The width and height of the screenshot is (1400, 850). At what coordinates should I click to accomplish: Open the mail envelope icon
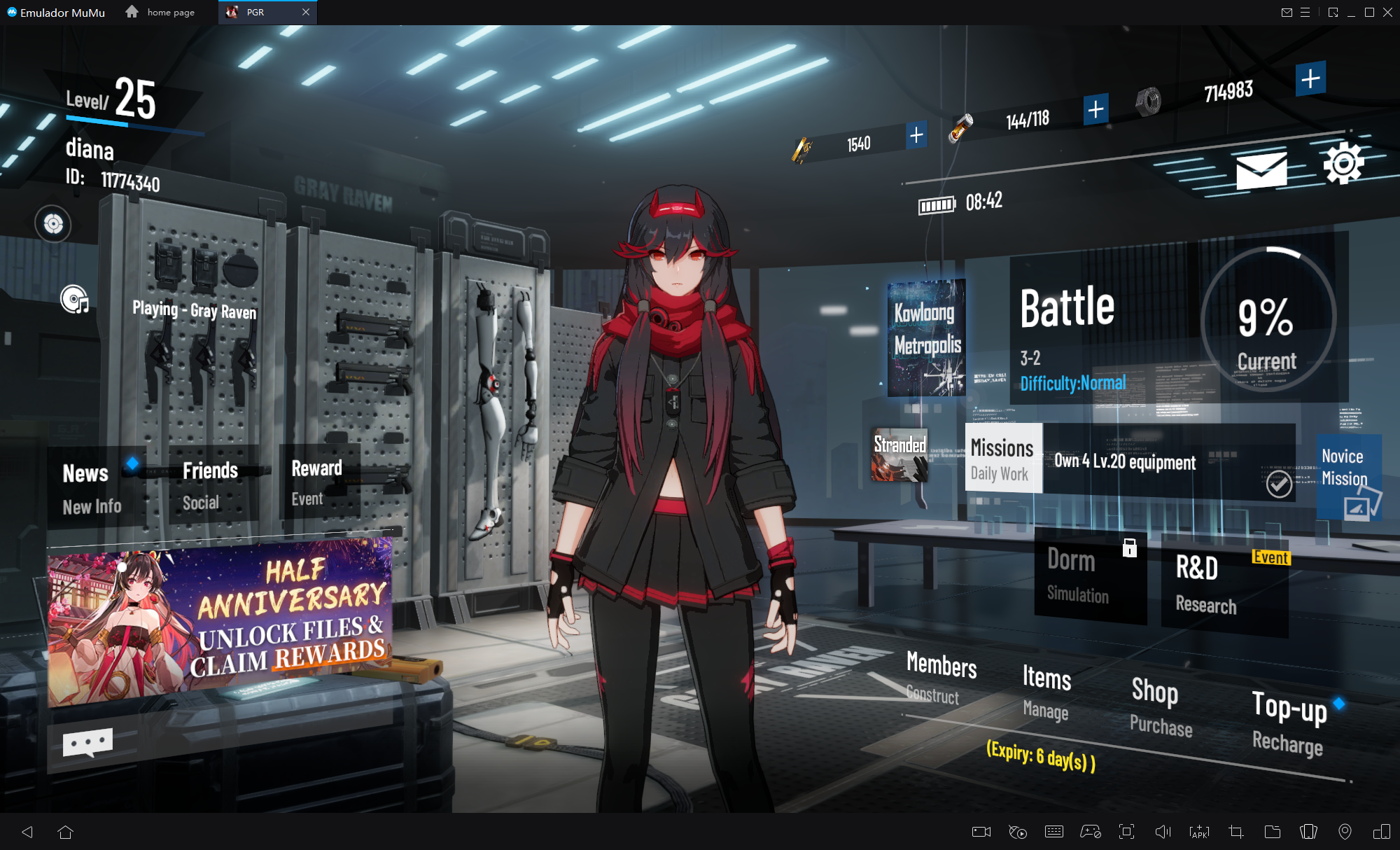1261,170
